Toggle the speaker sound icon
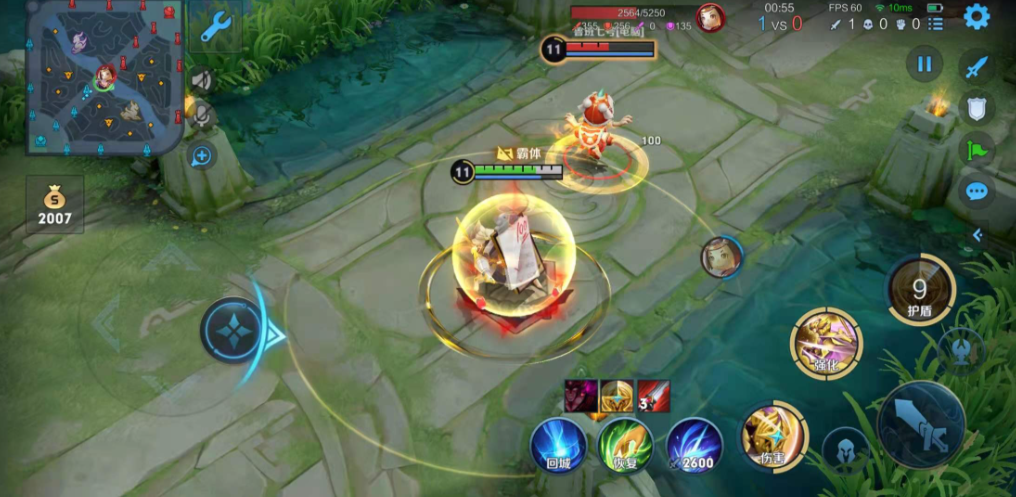This screenshot has height=497, width=1016. [202, 81]
